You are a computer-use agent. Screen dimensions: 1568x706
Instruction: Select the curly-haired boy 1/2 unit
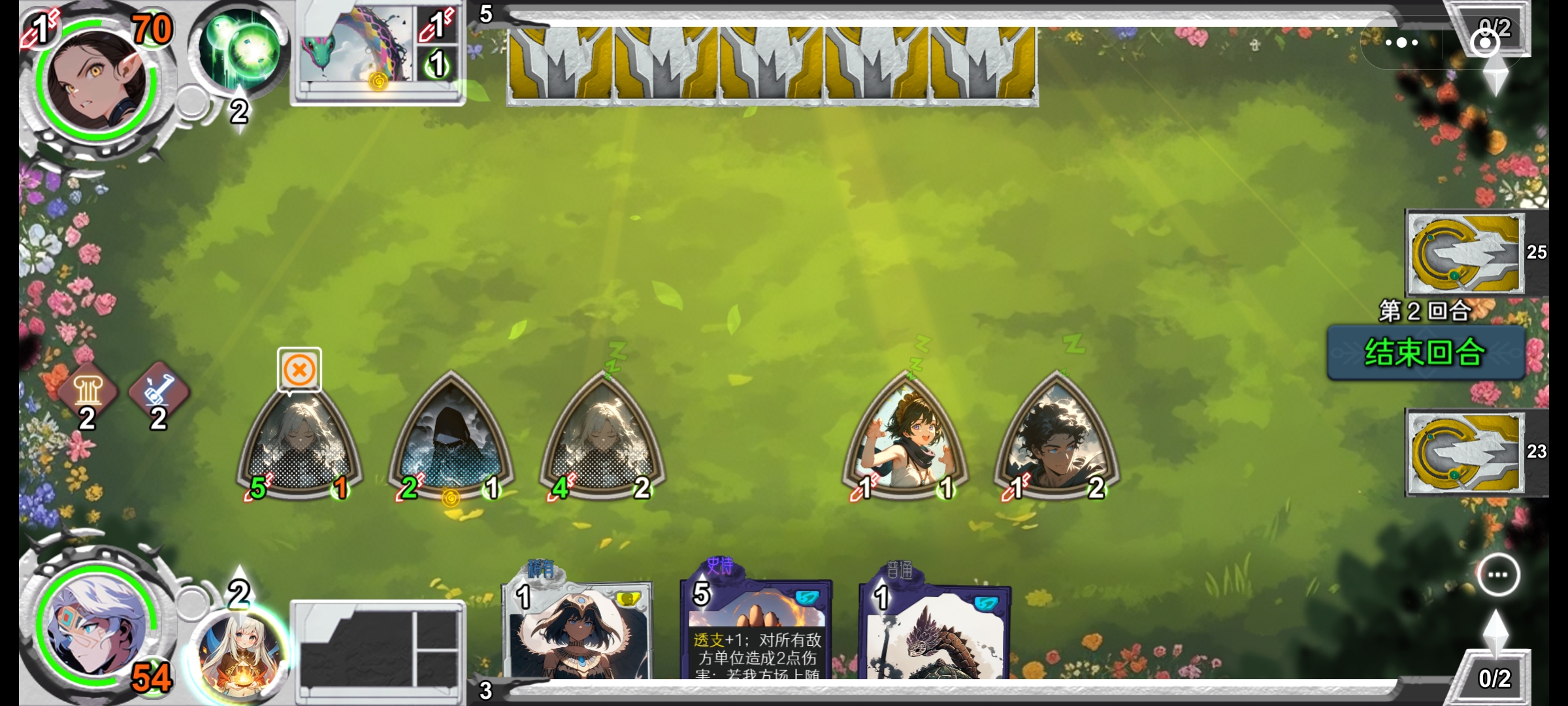pyautogui.click(x=1056, y=439)
